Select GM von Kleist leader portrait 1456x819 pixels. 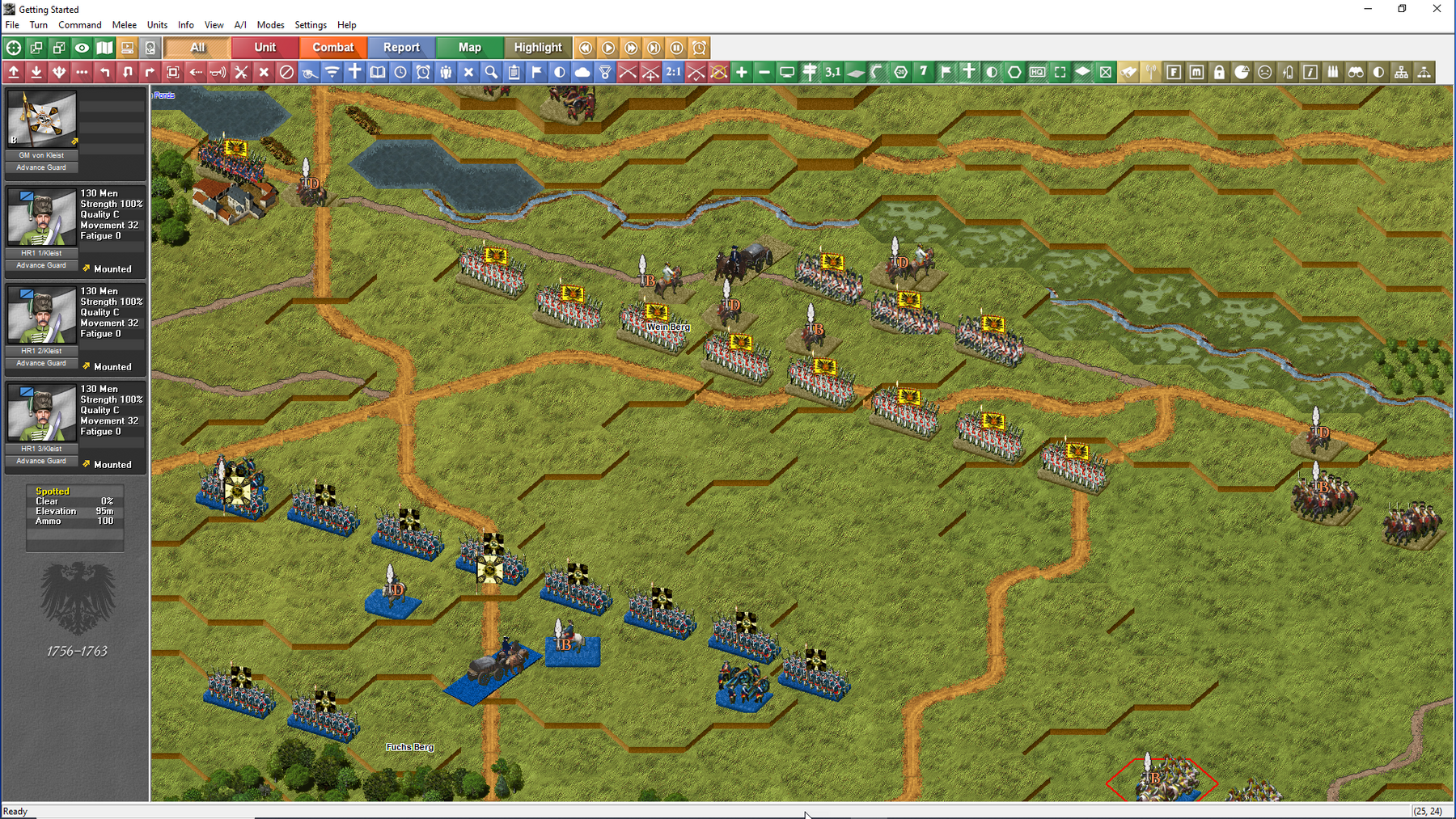pyautogui.click(x=42, y=120)
